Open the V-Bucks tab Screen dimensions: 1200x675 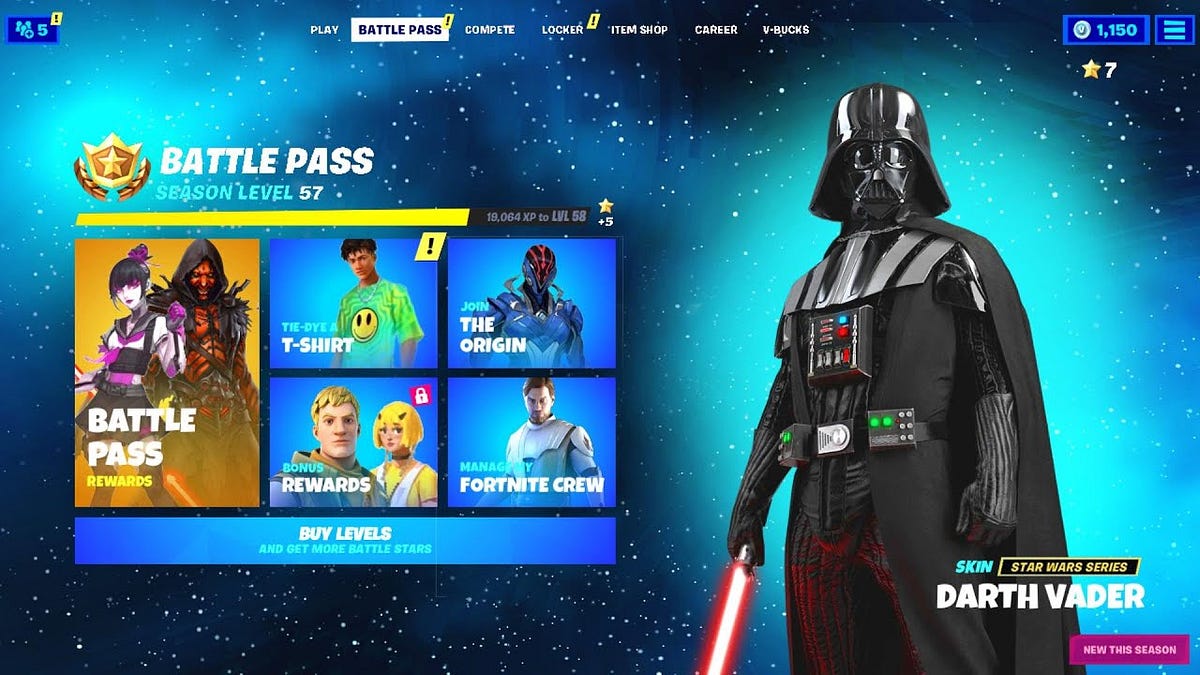[x=786, y=30]
